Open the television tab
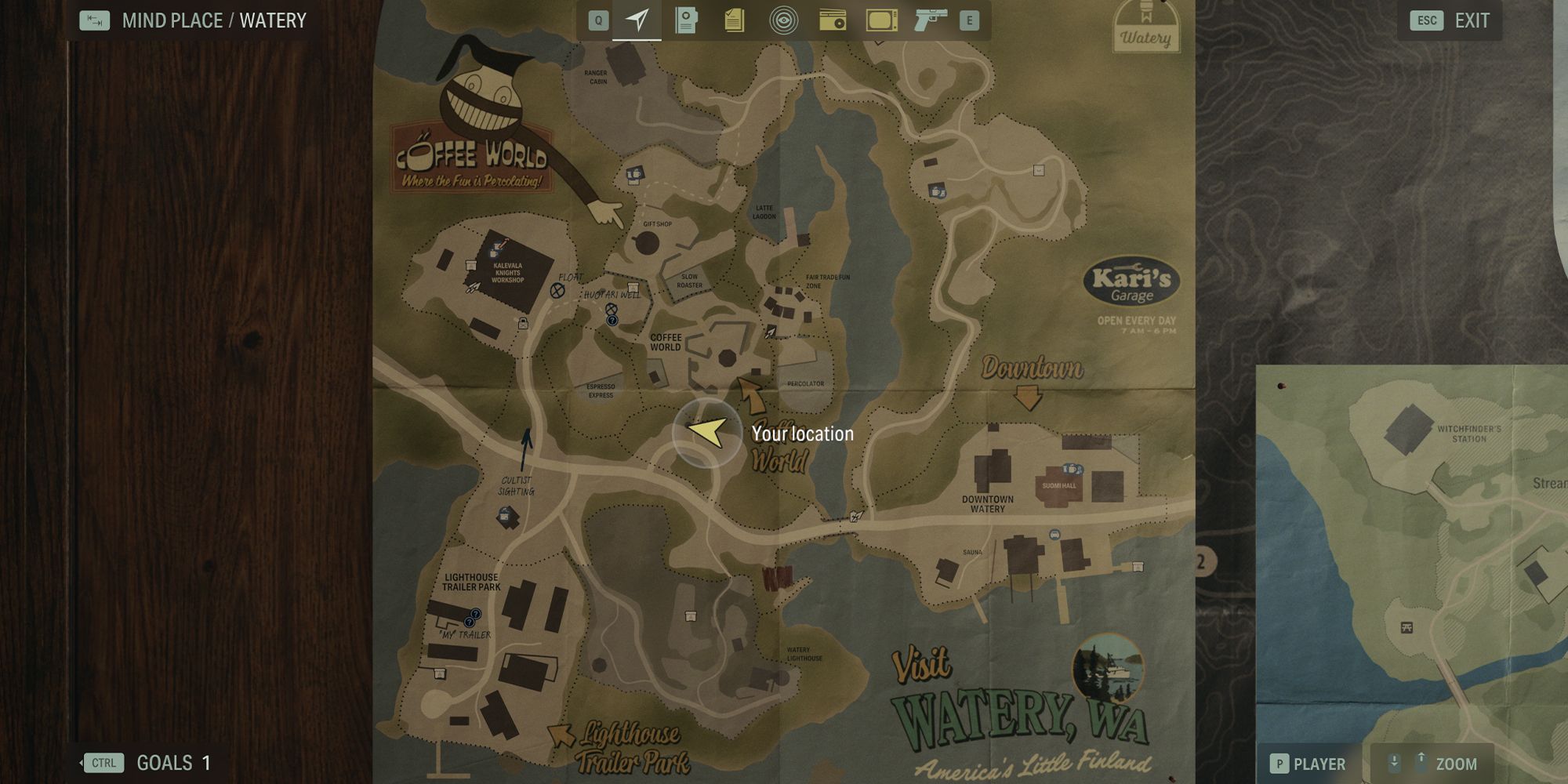The height and width of the screenshot is (784, 1568). coord(881,20)
